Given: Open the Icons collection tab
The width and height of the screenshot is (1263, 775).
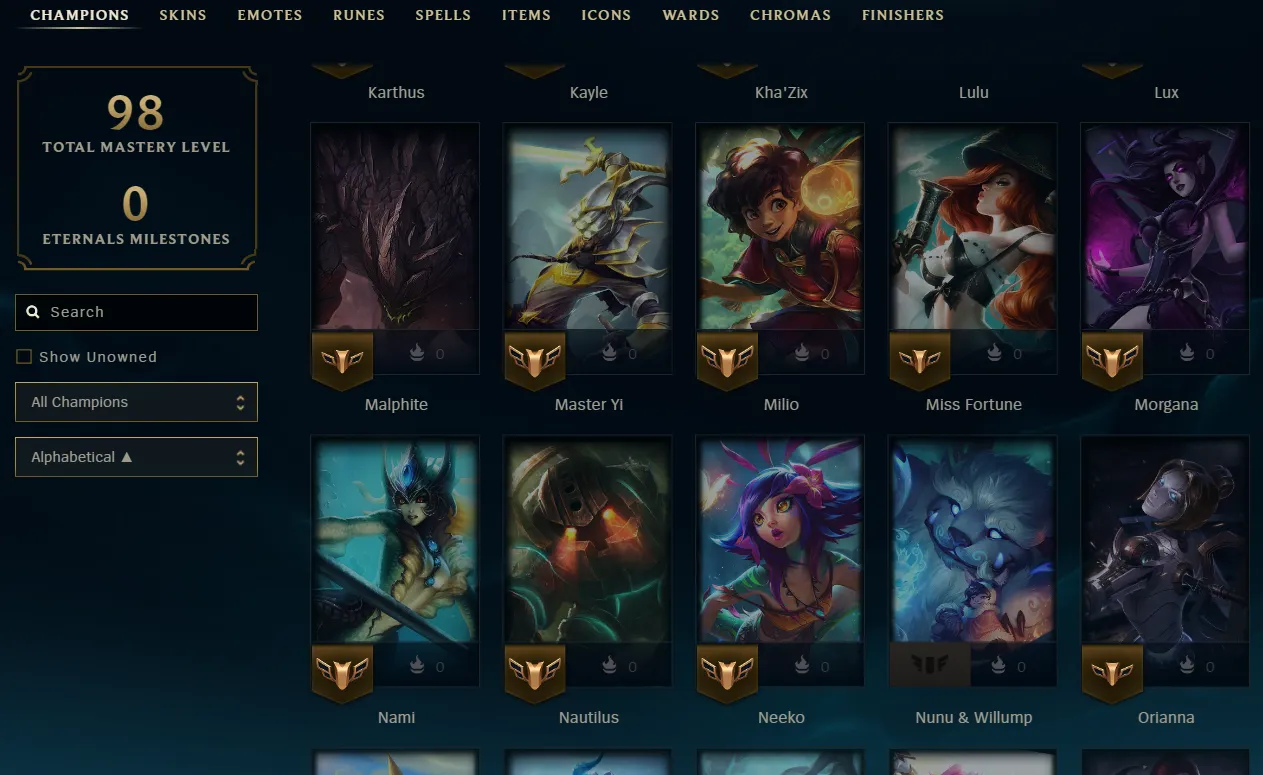Looking at the screenshot, I should pos(606,15).
